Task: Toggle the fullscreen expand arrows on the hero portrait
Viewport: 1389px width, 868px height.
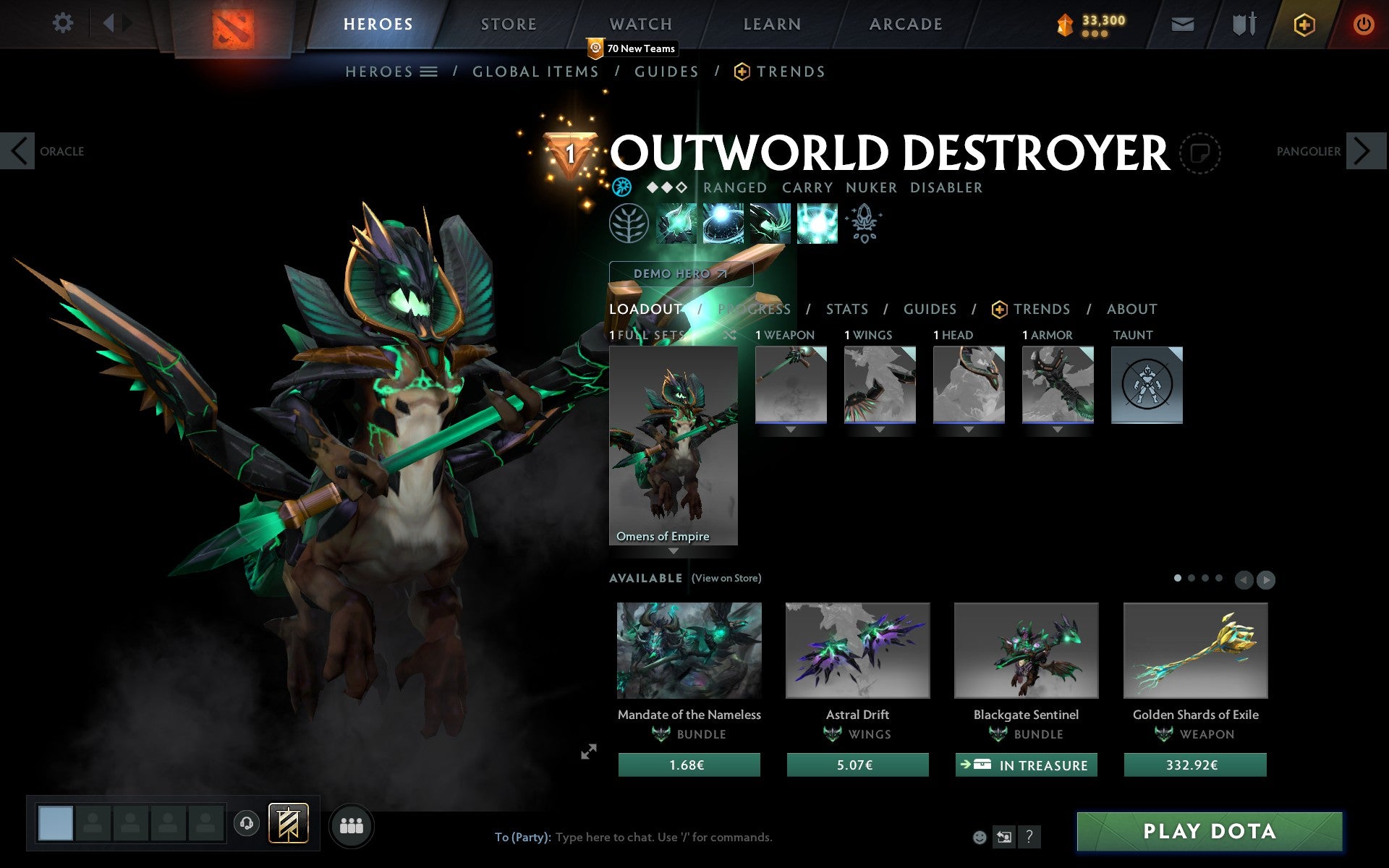Action: (589, 752)
